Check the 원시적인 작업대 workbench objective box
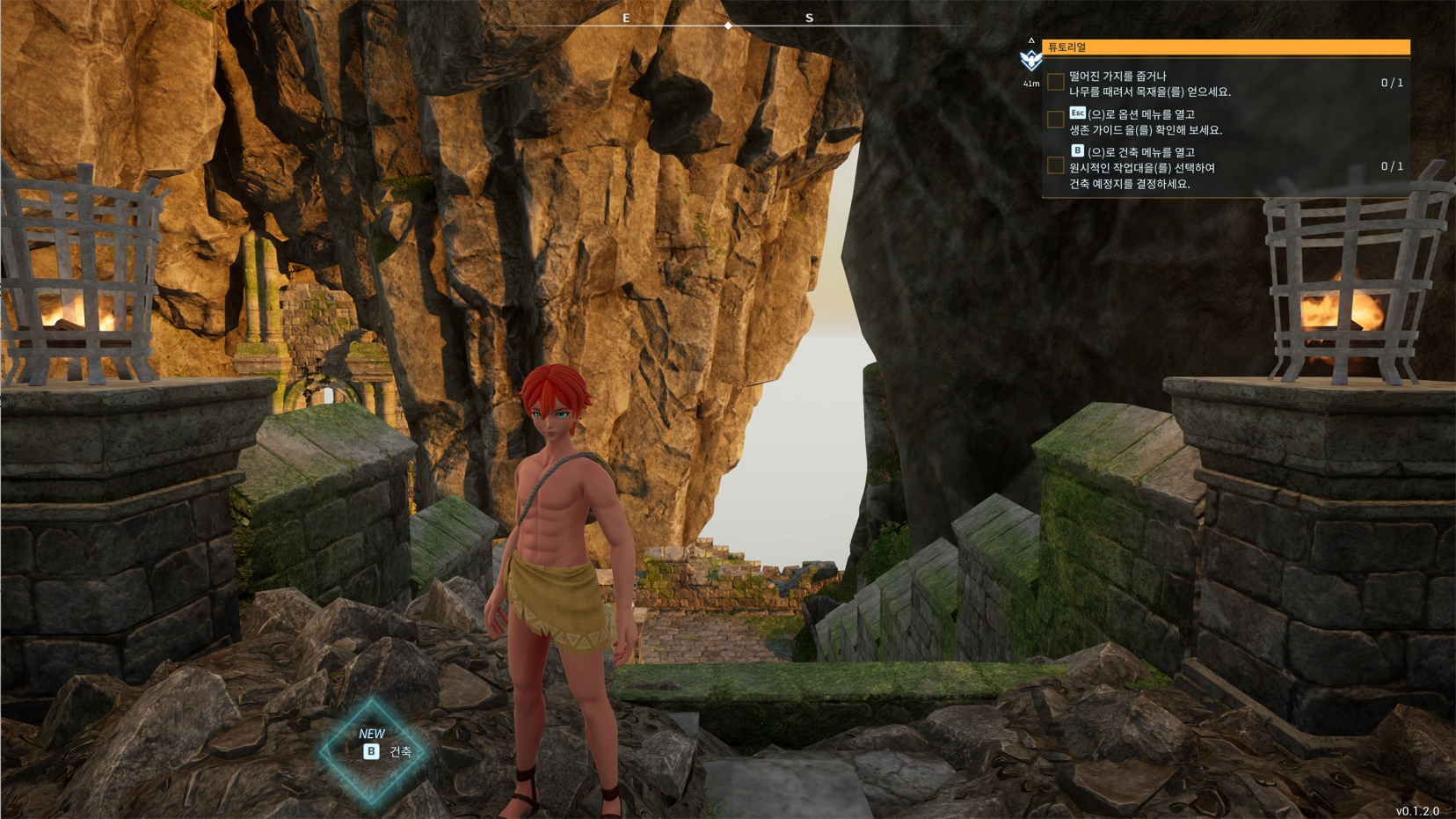The image size is (1456, 819). tap(1056, 166)
